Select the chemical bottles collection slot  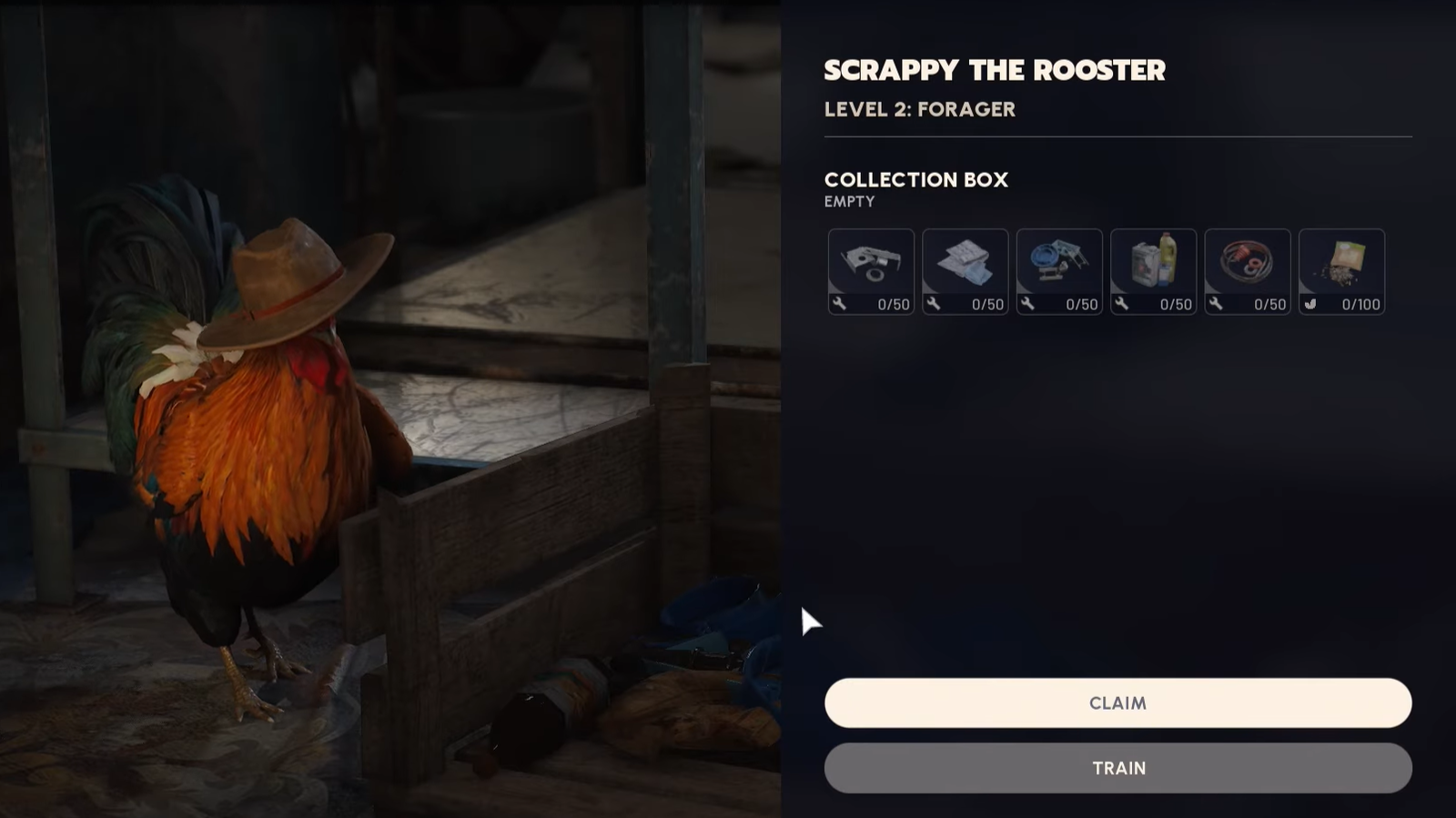(x=1153, y=271)
